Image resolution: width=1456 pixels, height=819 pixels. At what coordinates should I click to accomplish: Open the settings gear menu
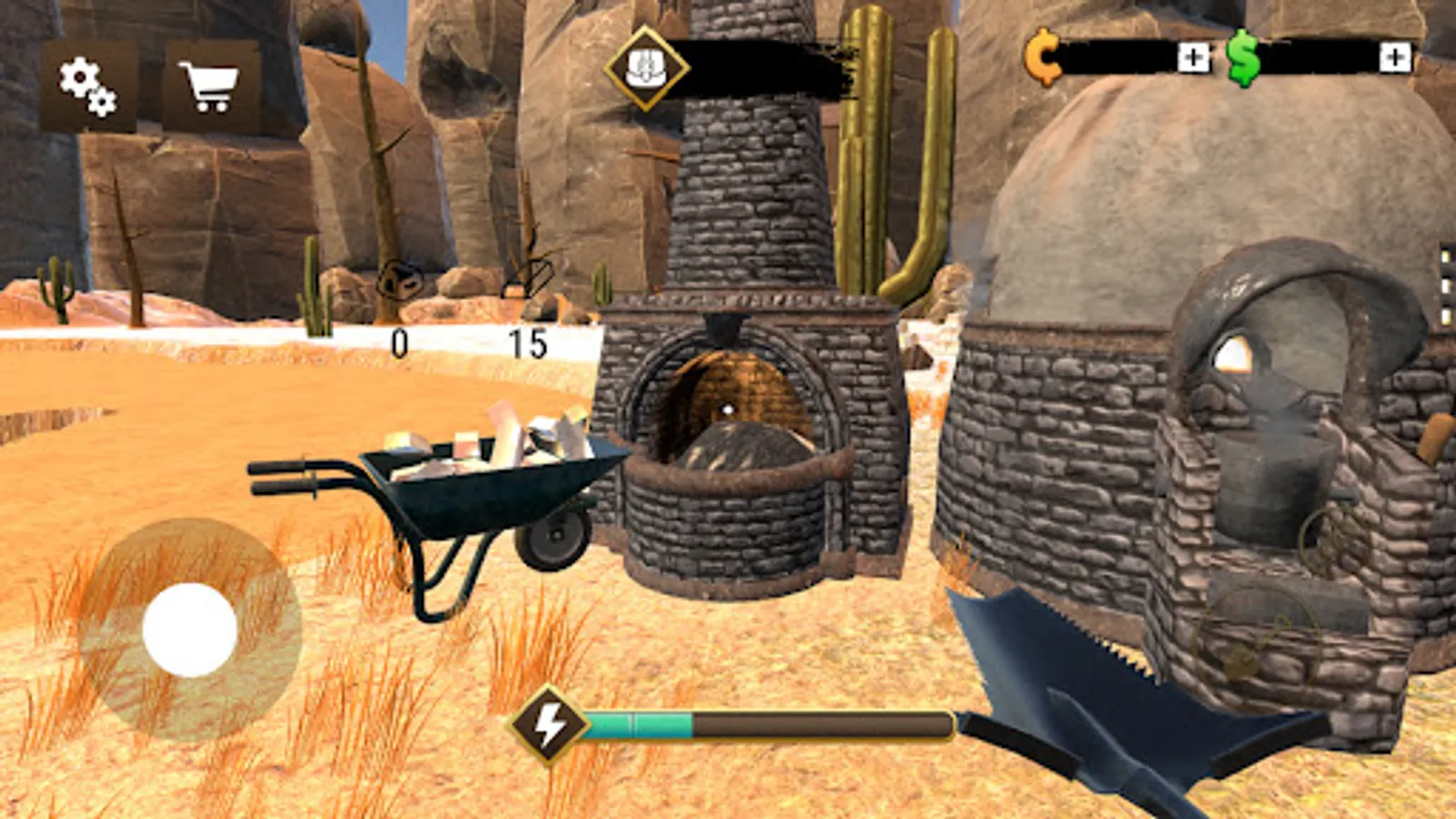point(87,86)
